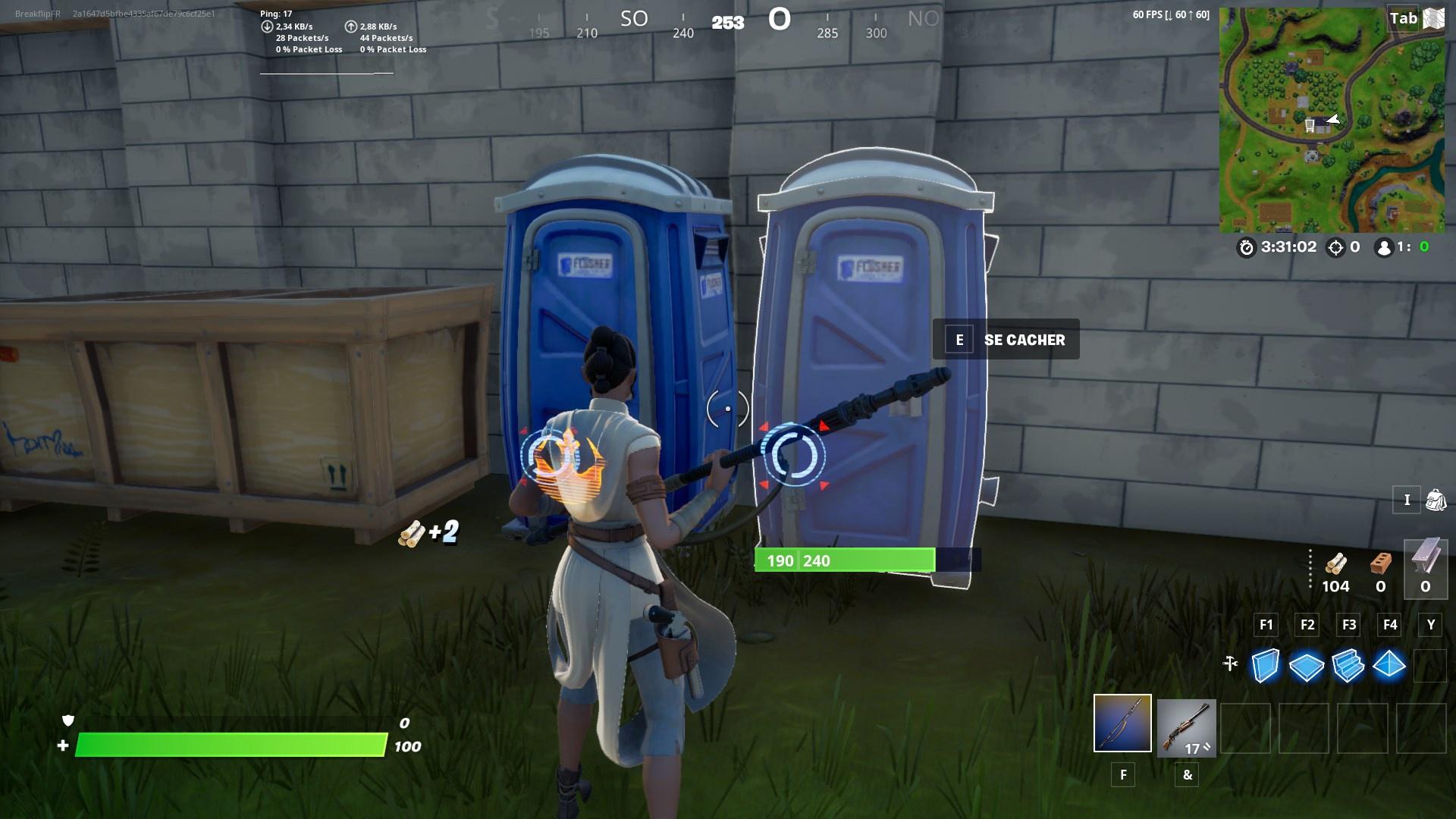
Task: Click the players remaining icon
Action: (1386, 246)
